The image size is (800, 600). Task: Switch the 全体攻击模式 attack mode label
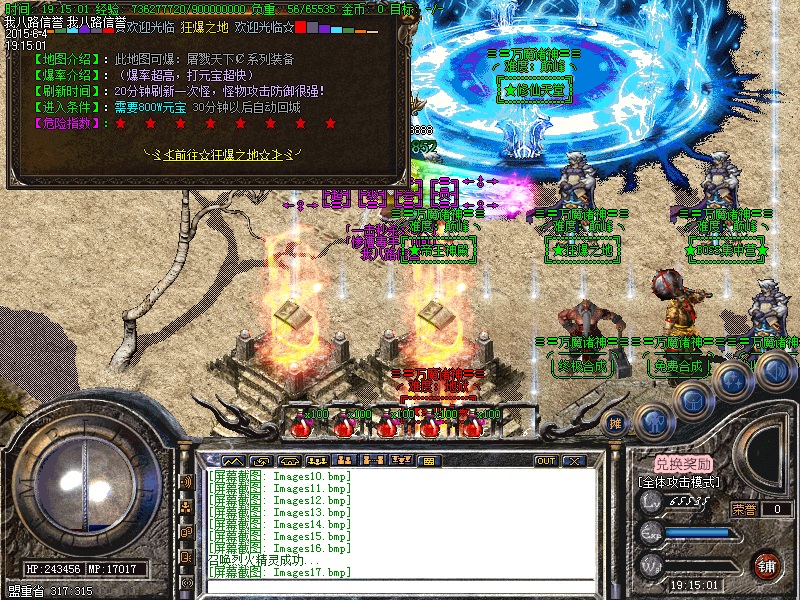pyautogui.click(x=684, y=482)
